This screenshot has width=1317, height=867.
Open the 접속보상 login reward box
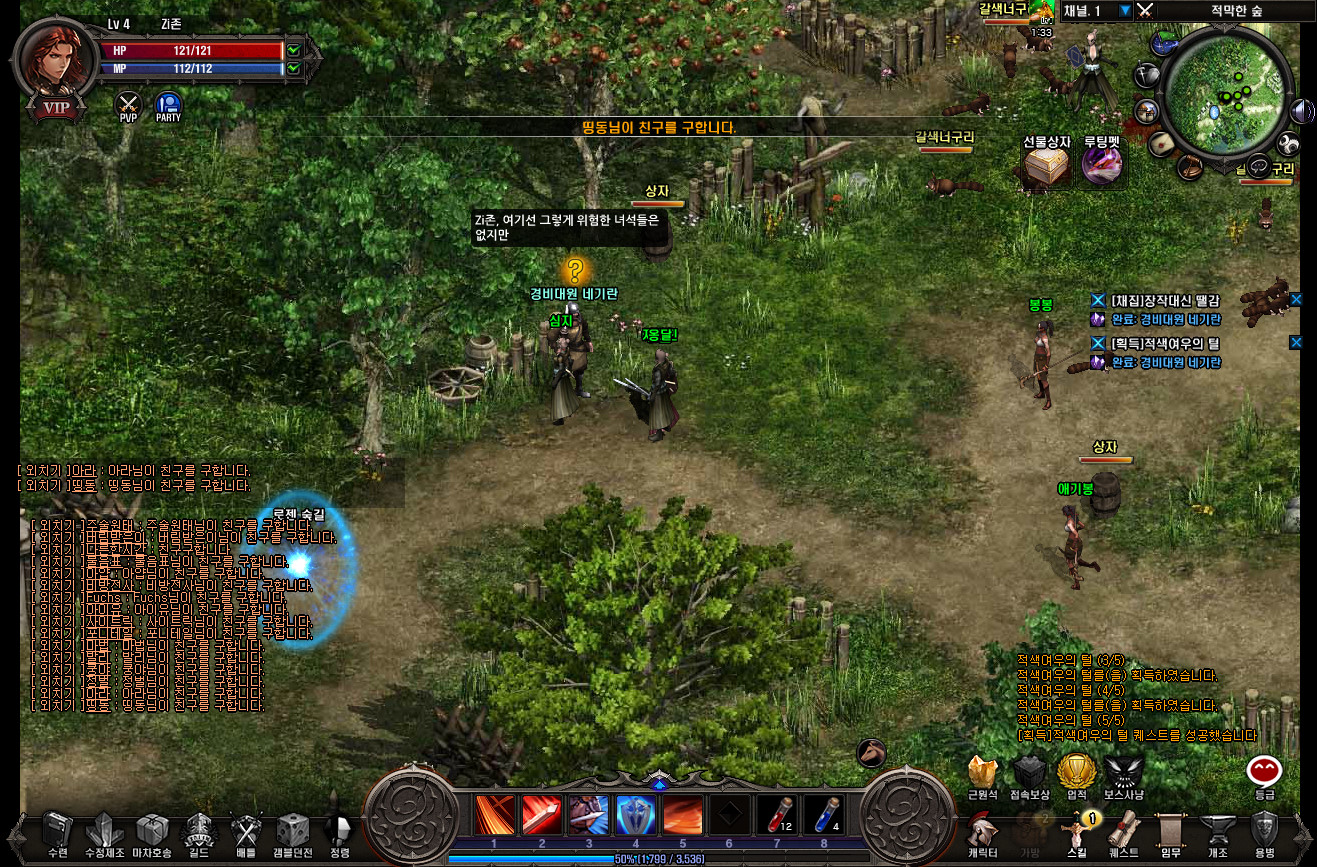[x=1029, y=773]
